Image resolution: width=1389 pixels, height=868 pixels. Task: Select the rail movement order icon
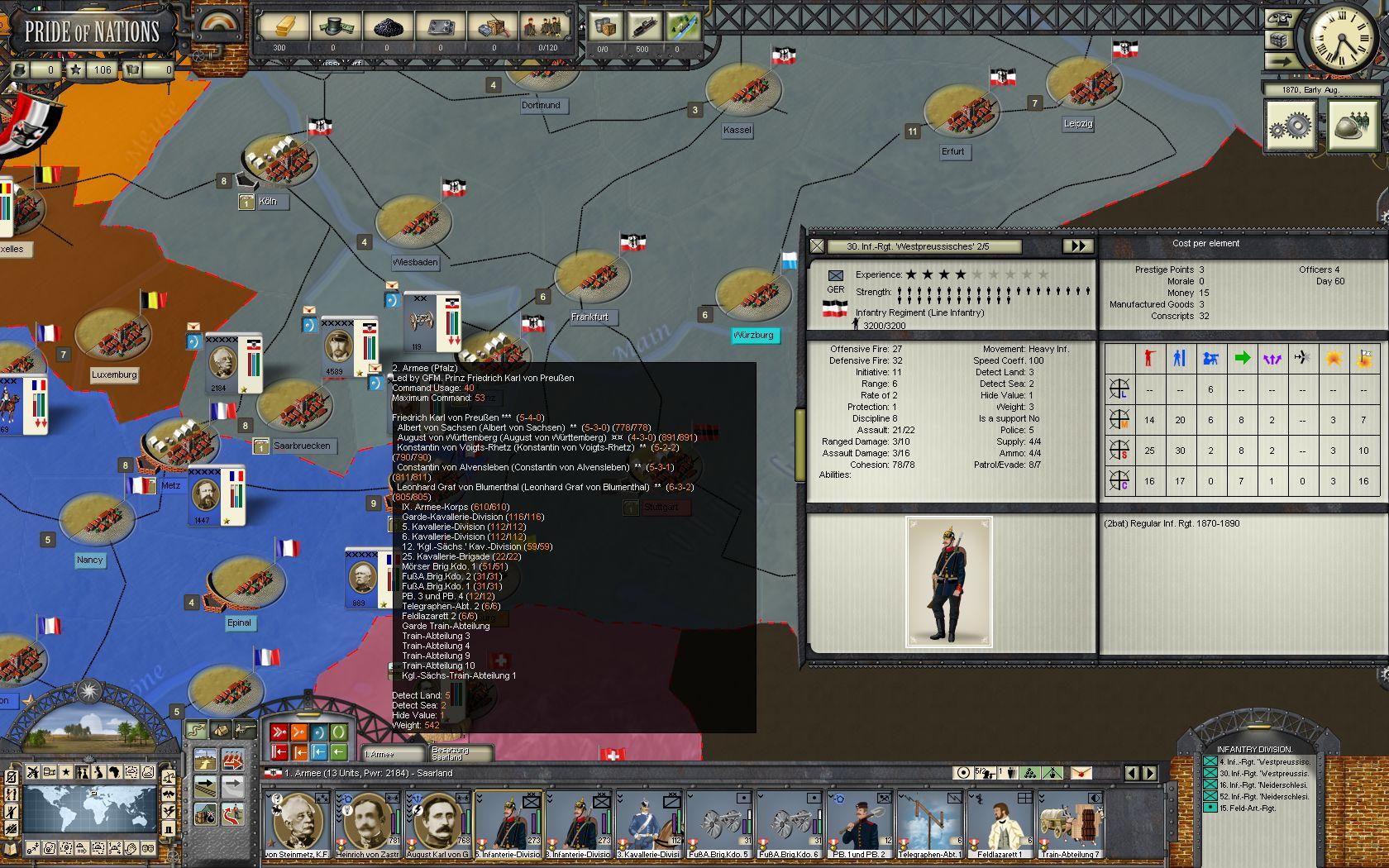point(206,787)
